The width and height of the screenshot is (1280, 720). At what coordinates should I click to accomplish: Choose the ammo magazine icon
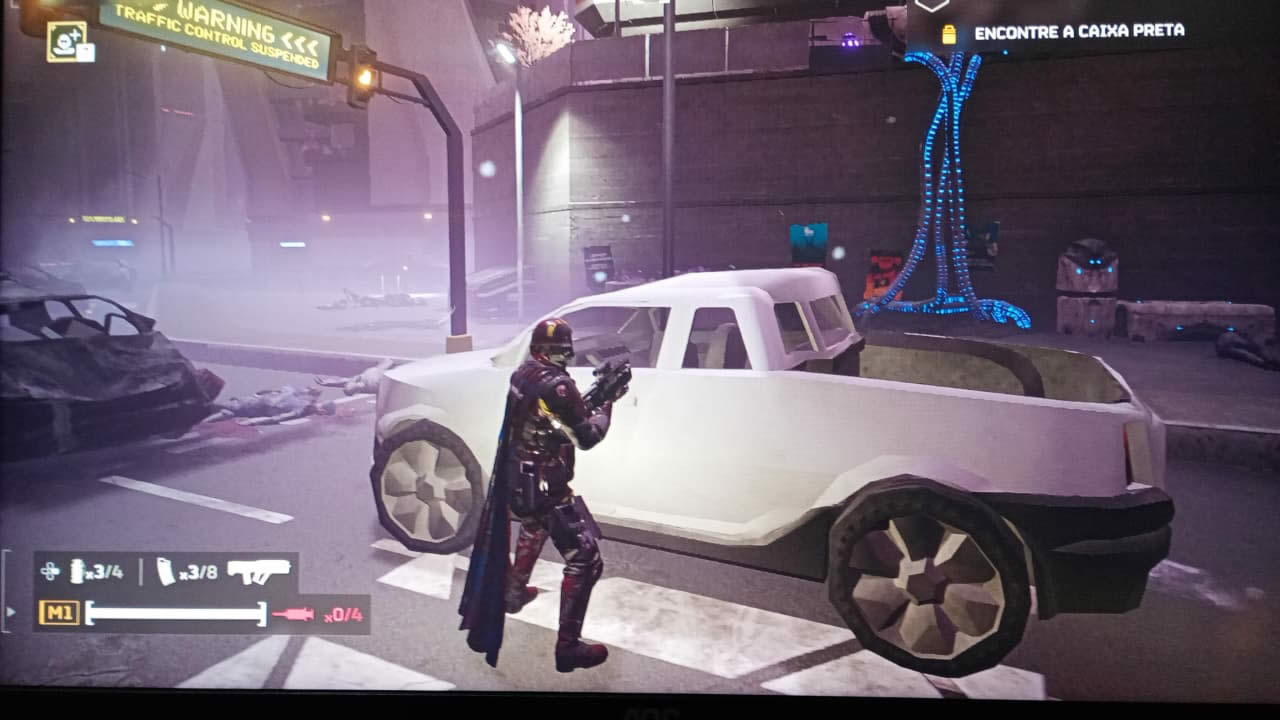[x=165, y=571]
